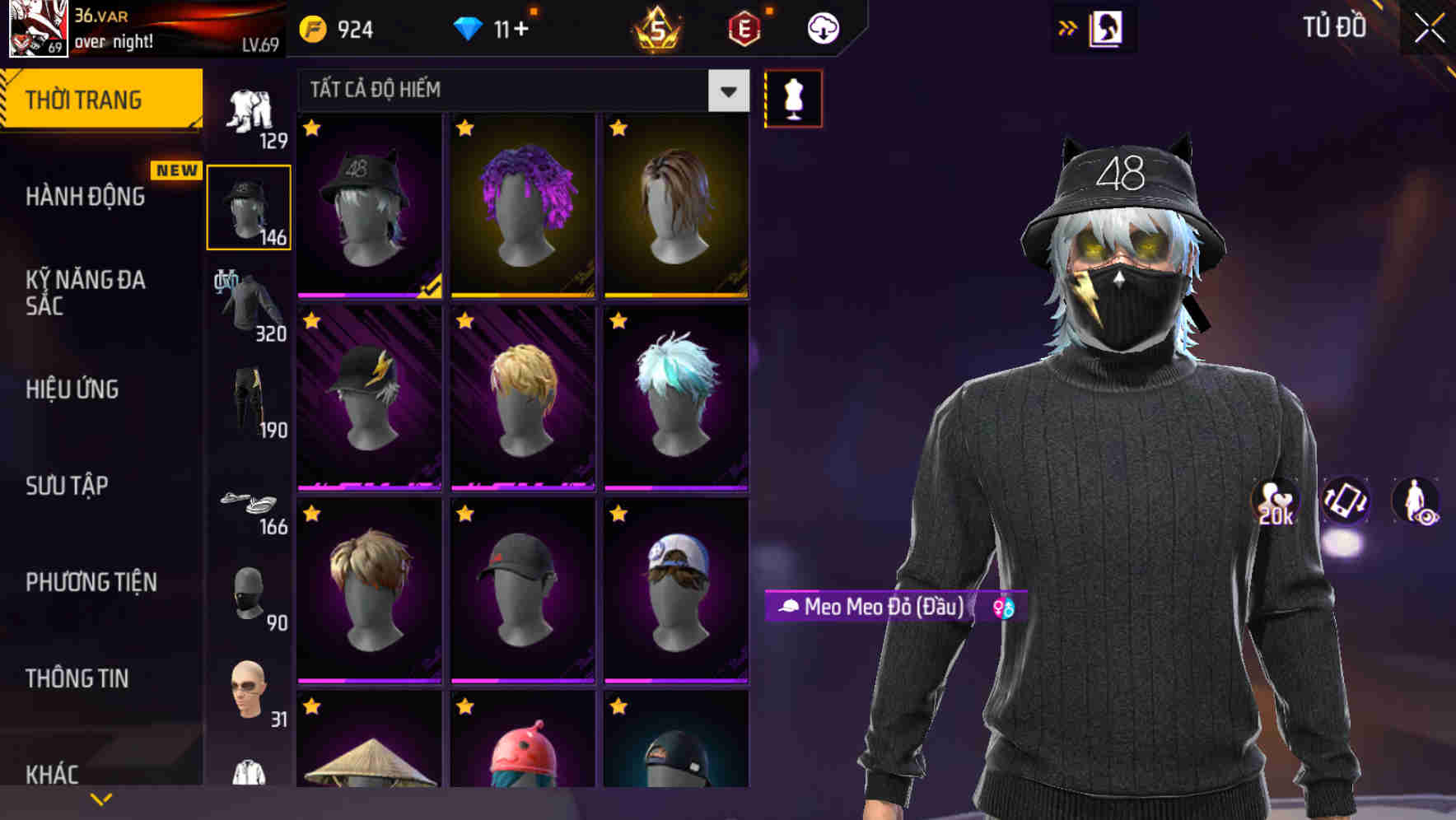Select the white cap item thumbnail
Viewport: 1456px width, 820px height.
(x=674, y=593)
